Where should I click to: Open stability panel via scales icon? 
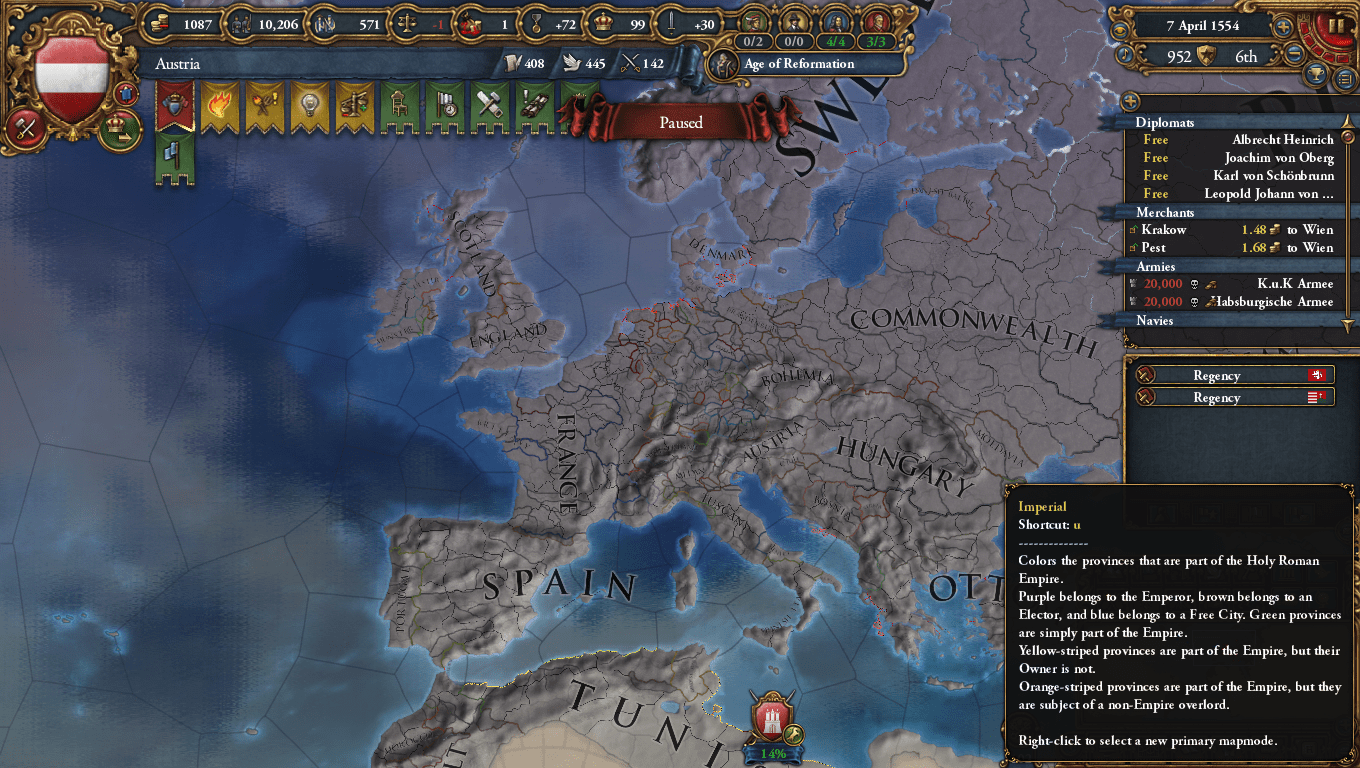[407, 21]
